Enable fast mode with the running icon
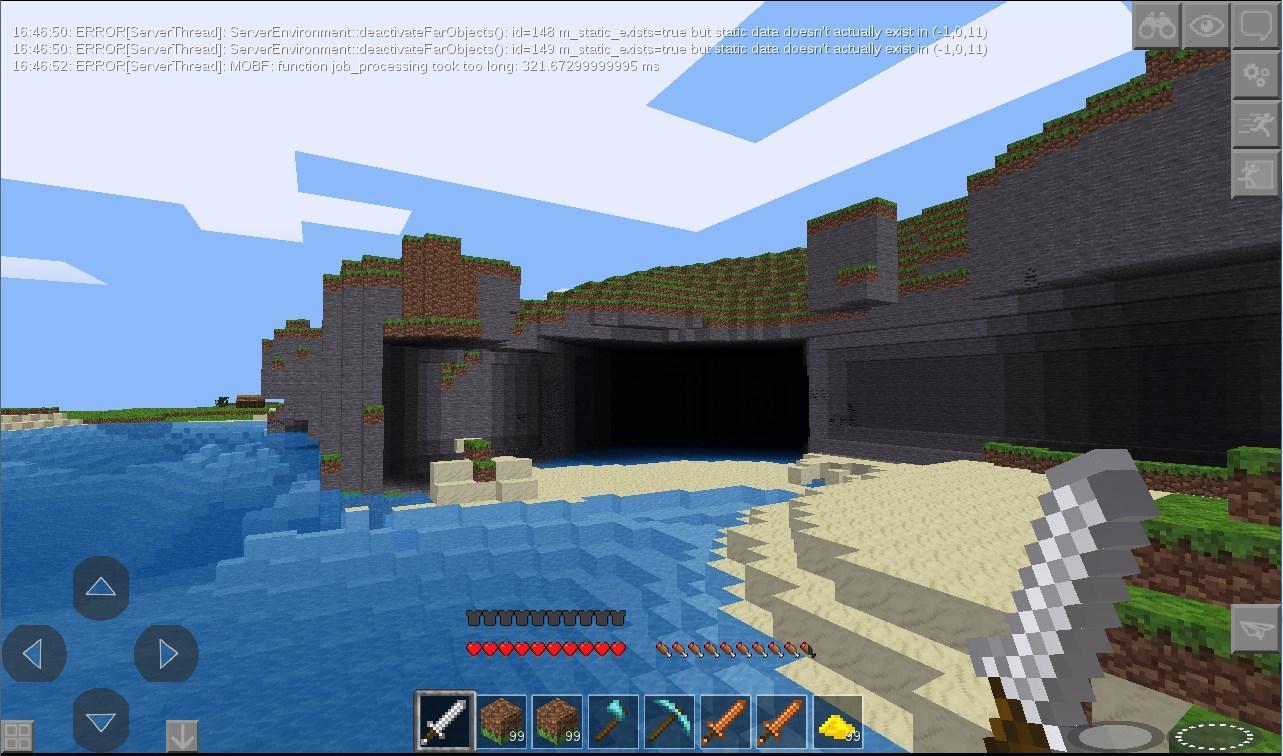Viewport: 1283px width, 756px height. point(1254,124)
